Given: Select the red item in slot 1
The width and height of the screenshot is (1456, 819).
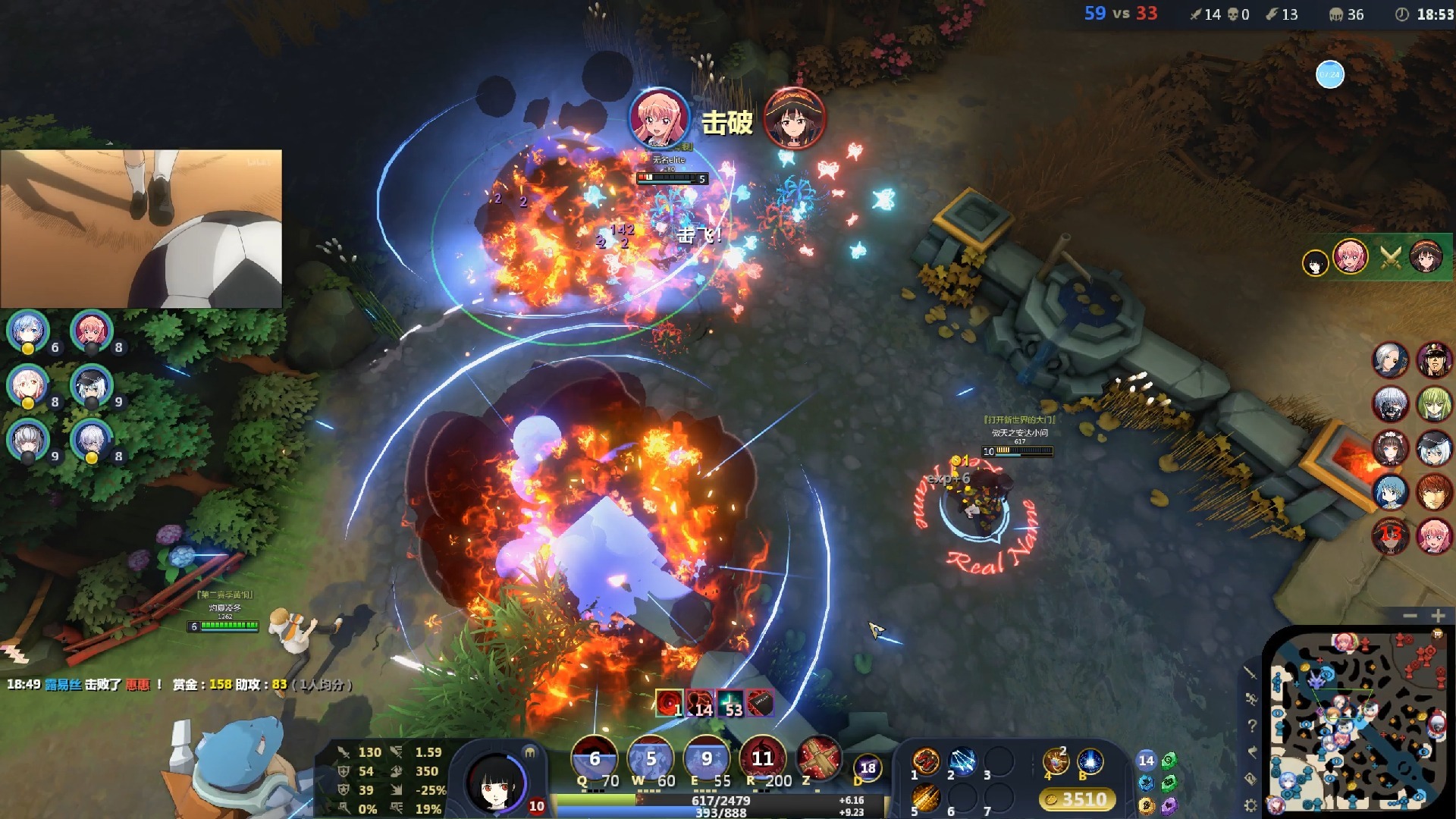Looking at the screenshot, I should [926, 761].
